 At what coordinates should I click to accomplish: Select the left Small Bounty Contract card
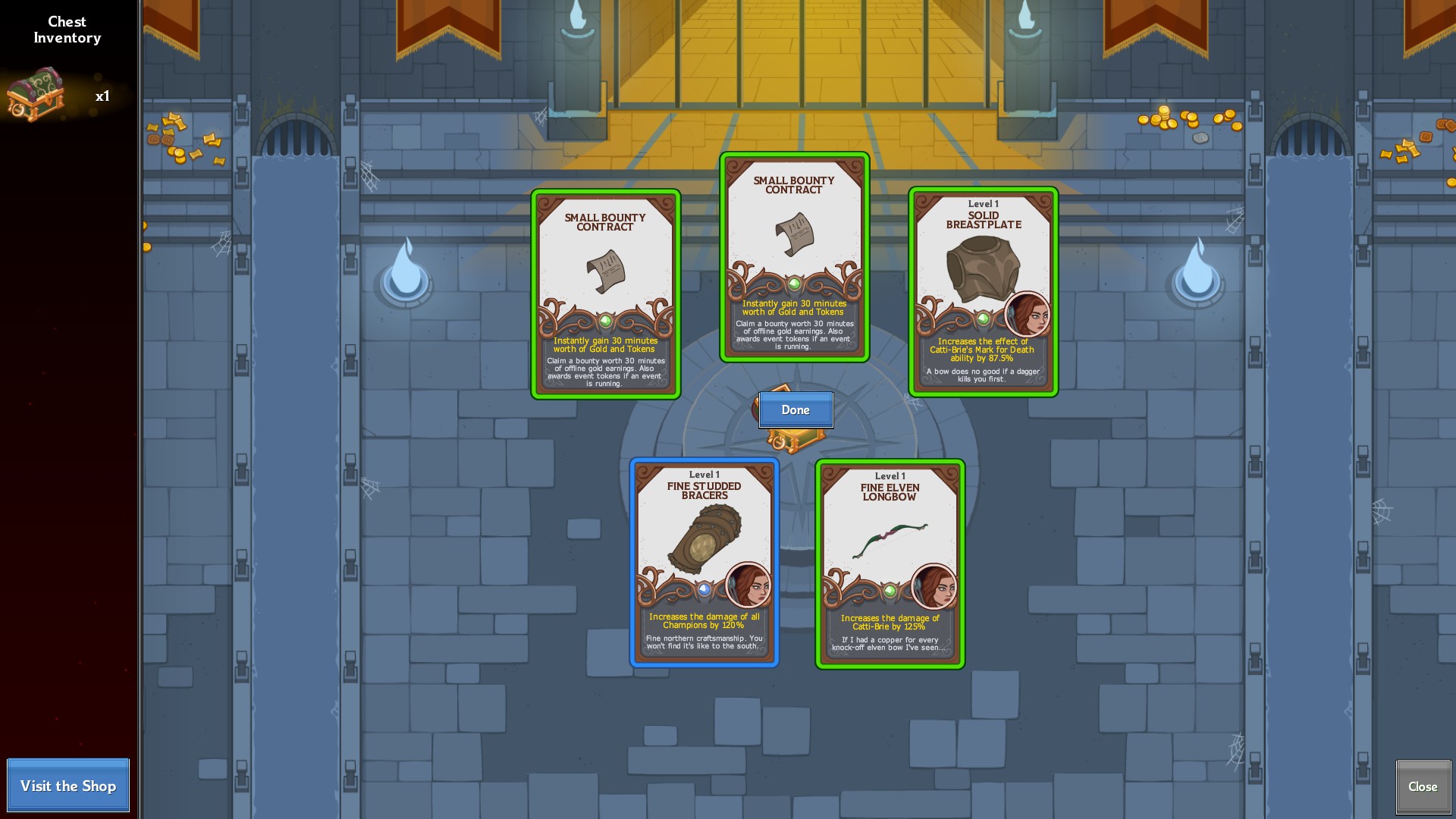tap(605, 296)
